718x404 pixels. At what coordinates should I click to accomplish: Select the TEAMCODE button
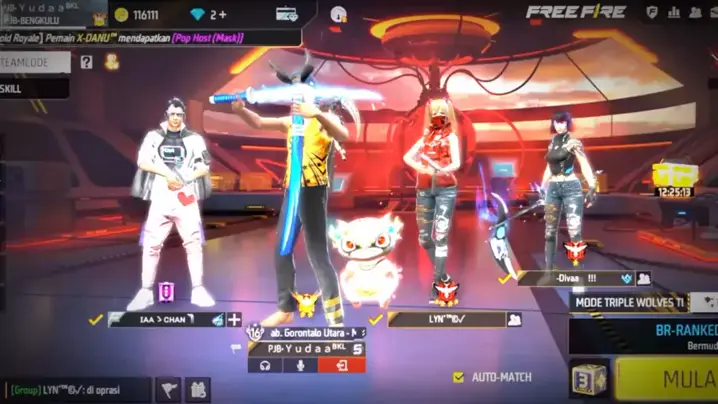[x=35, y=62]
